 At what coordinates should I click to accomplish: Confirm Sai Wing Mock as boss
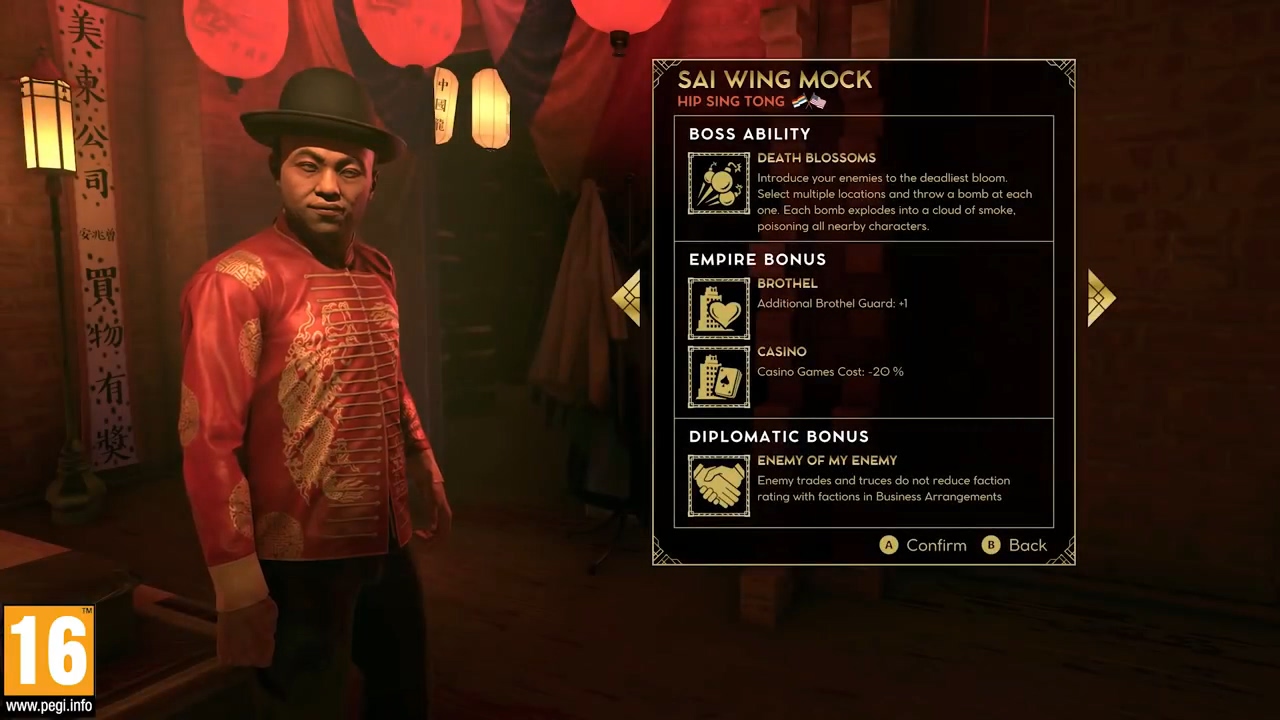click(923, 545)
